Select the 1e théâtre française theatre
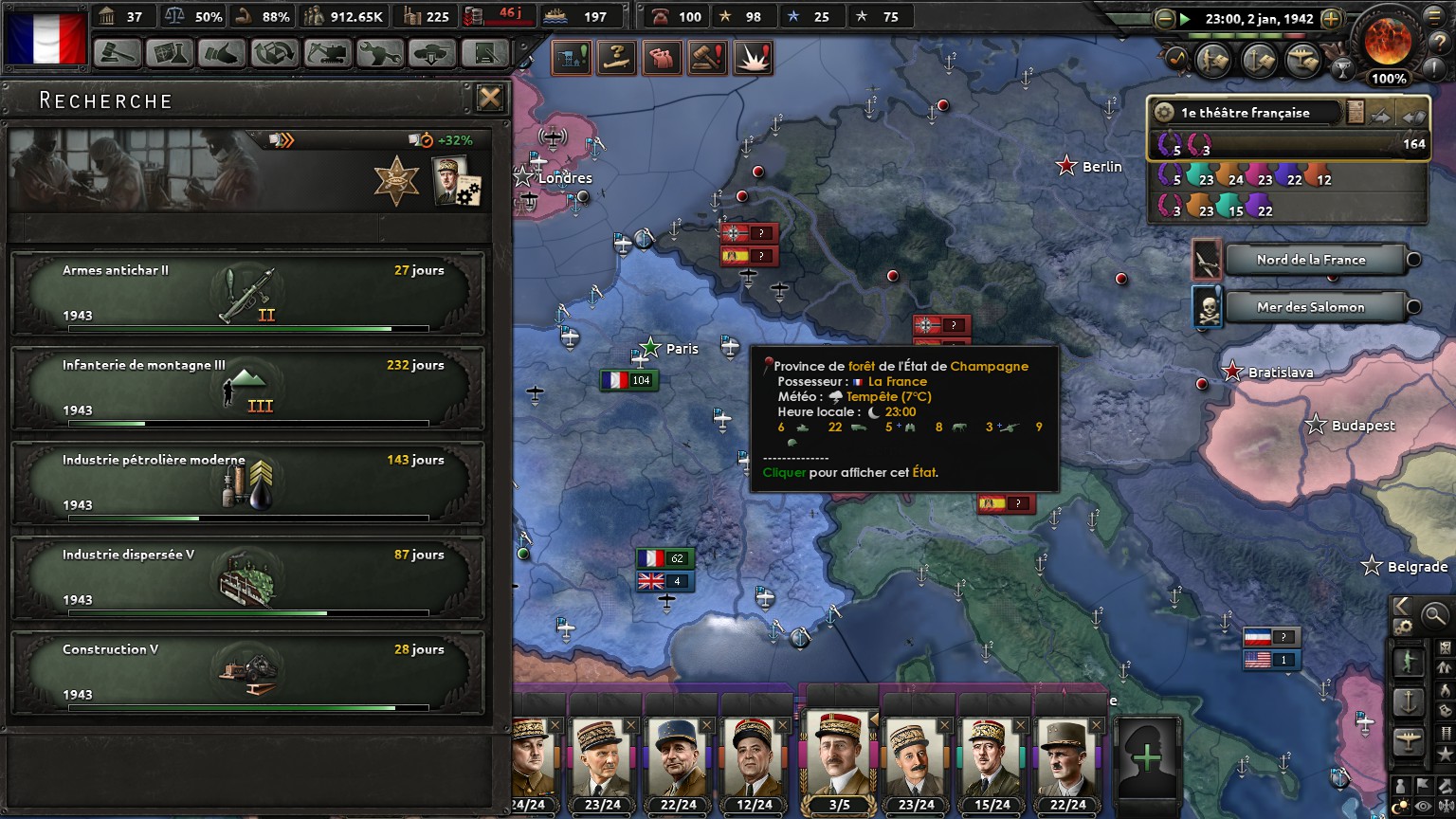1456x819 pixels. coord(1246,113)
